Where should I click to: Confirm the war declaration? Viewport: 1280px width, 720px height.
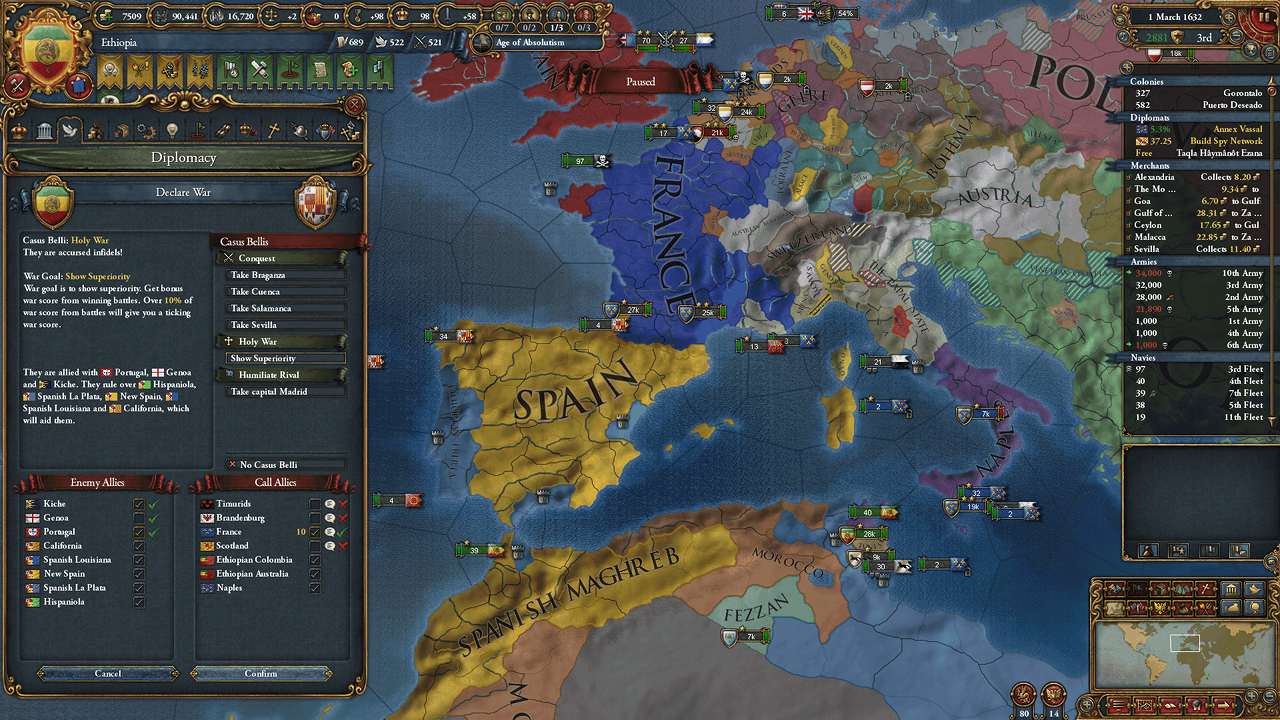pyautogui.click(x=261, y=673)
